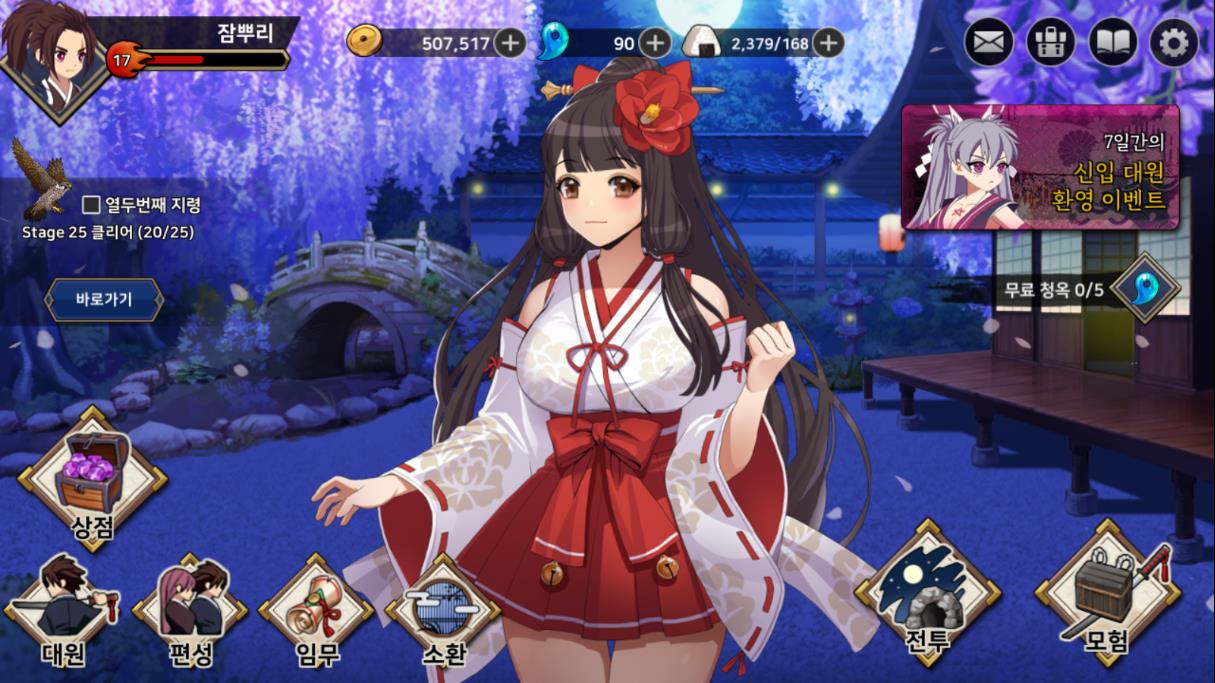Toggle the 열두번째 지령 checkbox
This screenshot has width=1215, height=683.
tap(91, 205)
